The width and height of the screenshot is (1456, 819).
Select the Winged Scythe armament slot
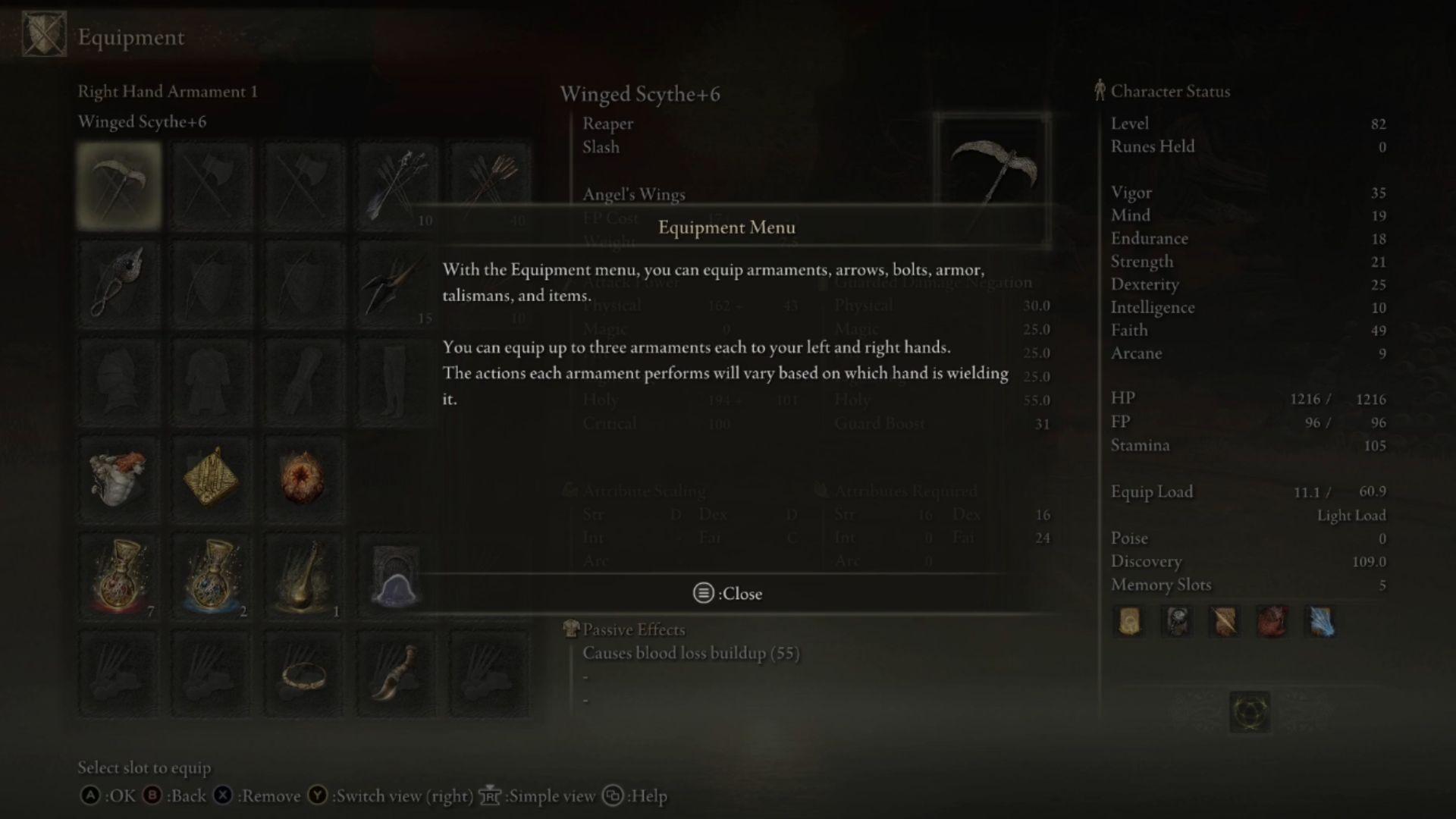[119, 186]
